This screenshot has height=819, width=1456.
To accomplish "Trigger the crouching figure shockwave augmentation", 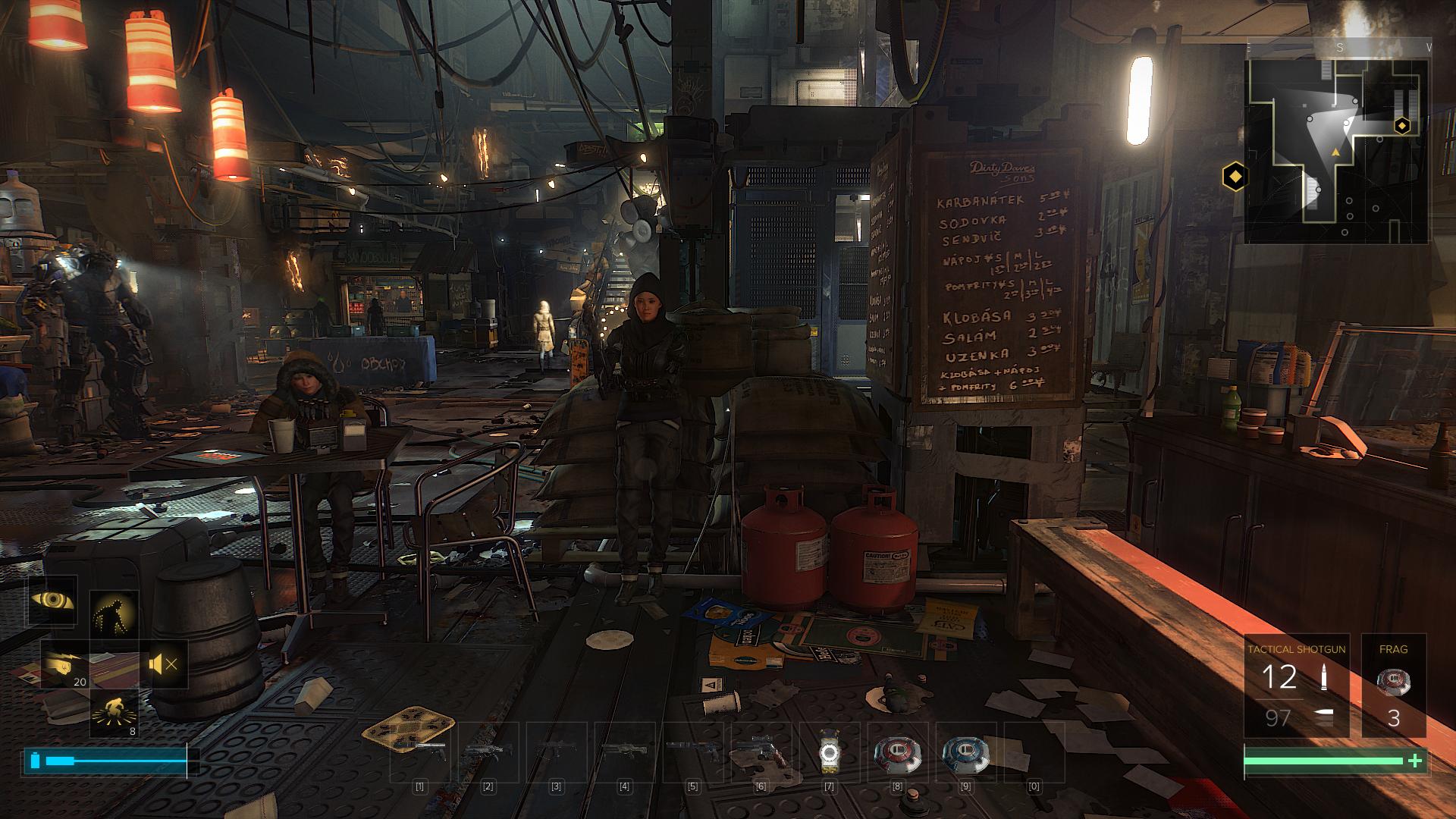I will pos(115,714).
